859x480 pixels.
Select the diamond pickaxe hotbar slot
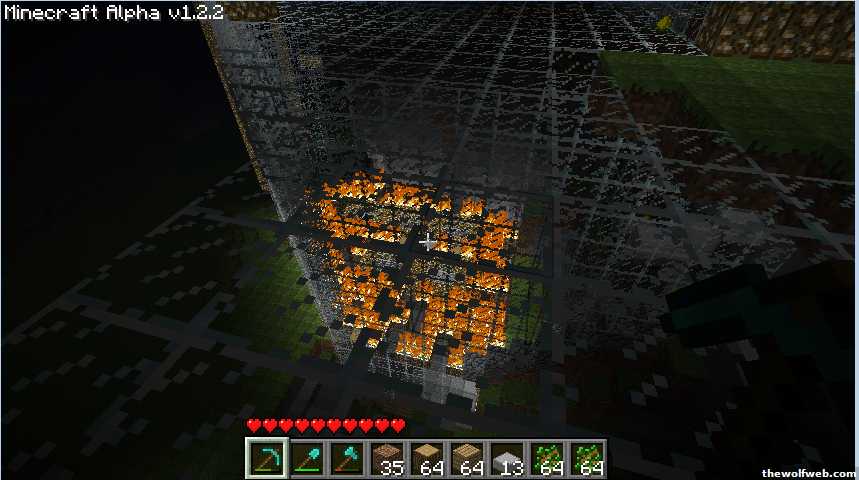(x=266, y=460)
